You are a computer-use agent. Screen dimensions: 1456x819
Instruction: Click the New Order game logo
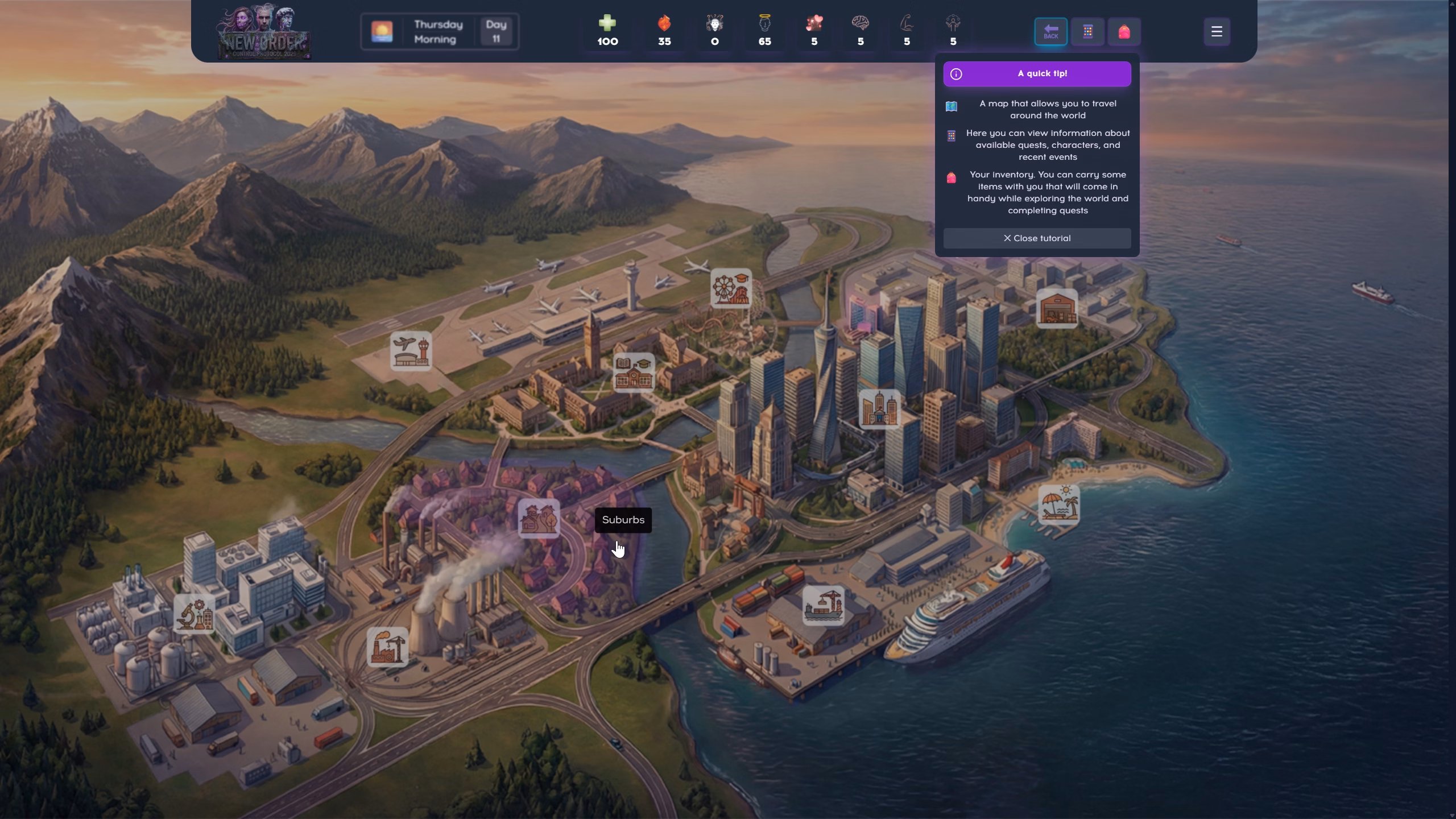[x=264, y=32]
